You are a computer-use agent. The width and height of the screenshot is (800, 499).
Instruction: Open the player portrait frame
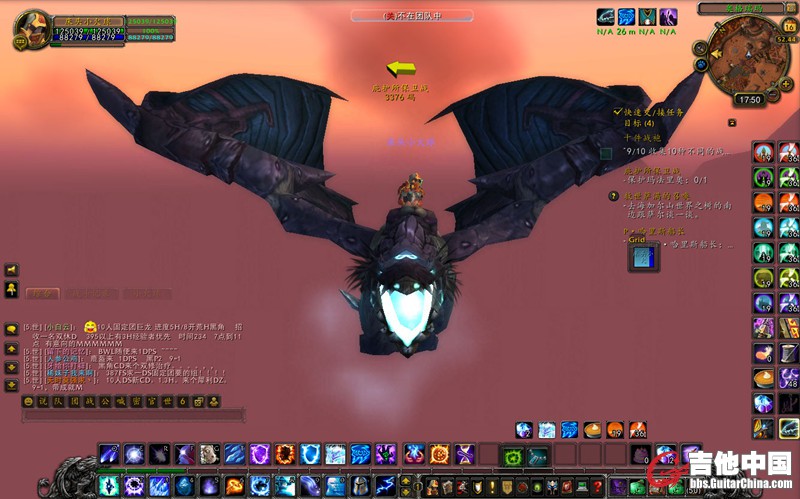pos(30,30)
